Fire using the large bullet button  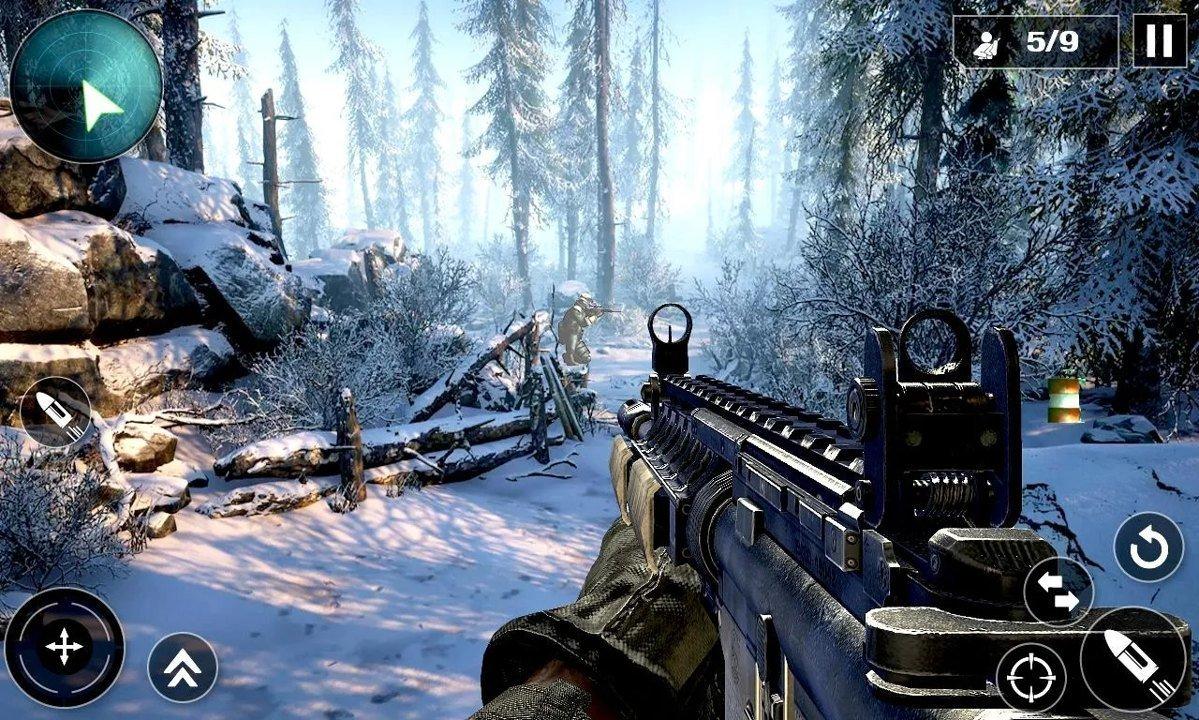point(1133,659)
